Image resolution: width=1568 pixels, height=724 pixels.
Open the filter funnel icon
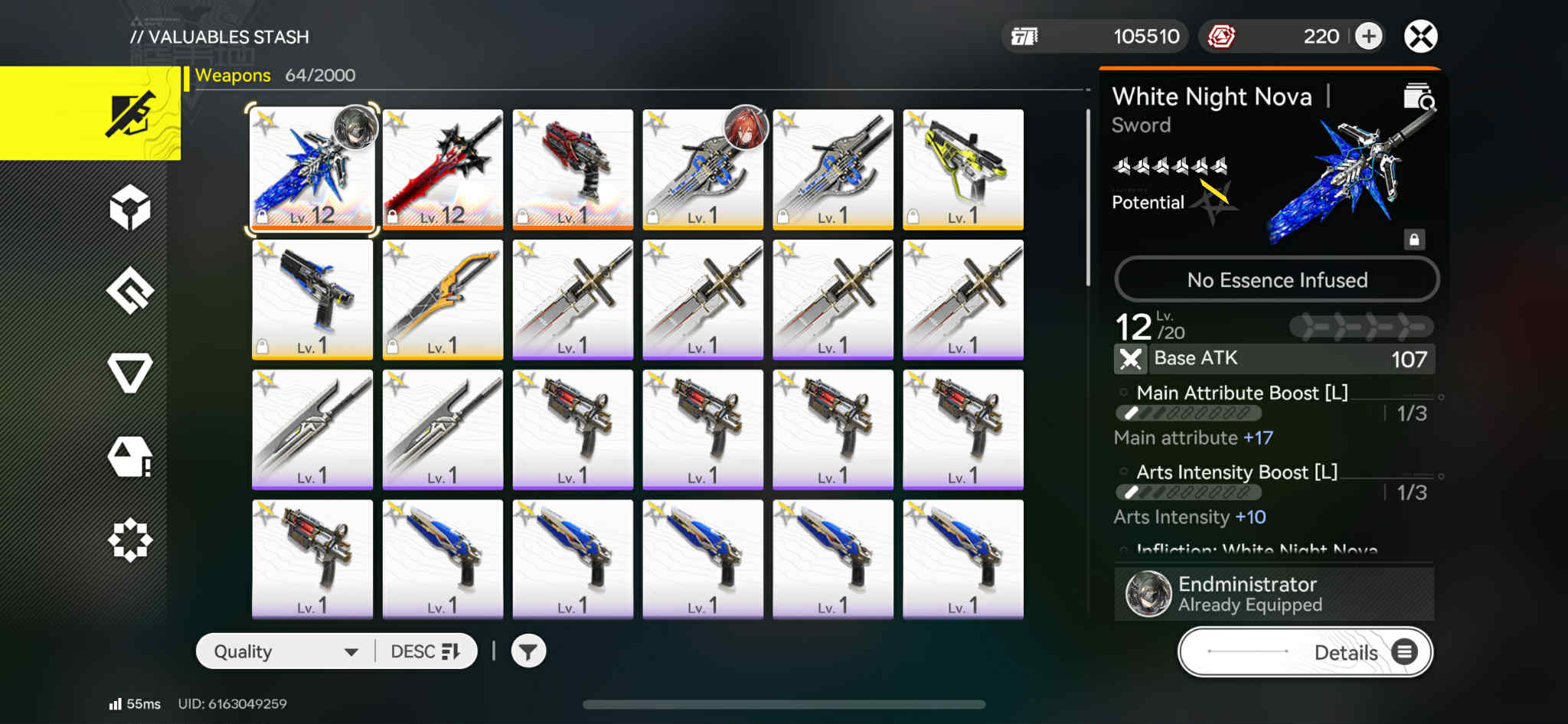[x=528, y=650]
